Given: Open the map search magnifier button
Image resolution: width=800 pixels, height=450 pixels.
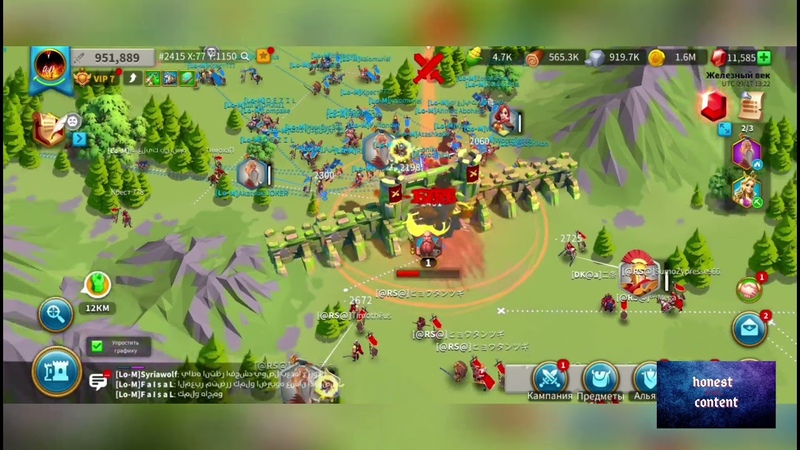Looking at the screenshot, I should 55,314.
